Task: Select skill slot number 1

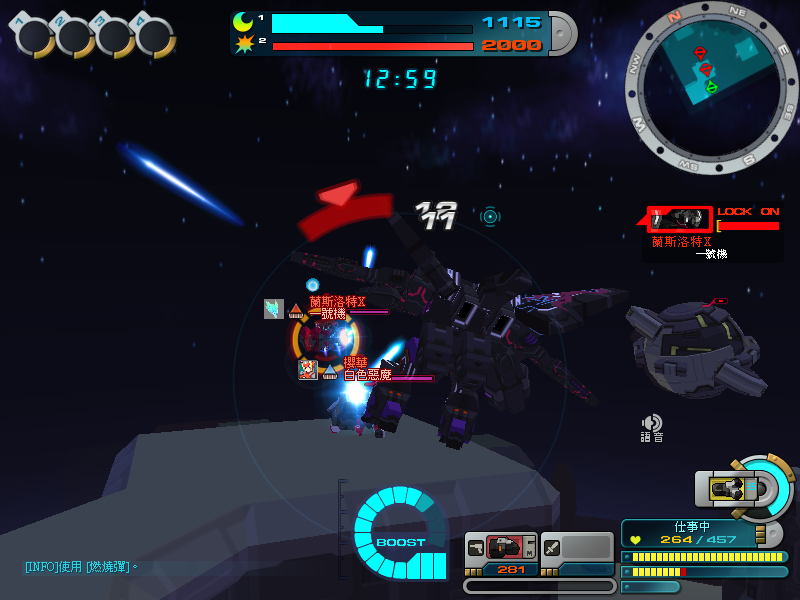Action: pyautogui.click(x=34, y=37)
